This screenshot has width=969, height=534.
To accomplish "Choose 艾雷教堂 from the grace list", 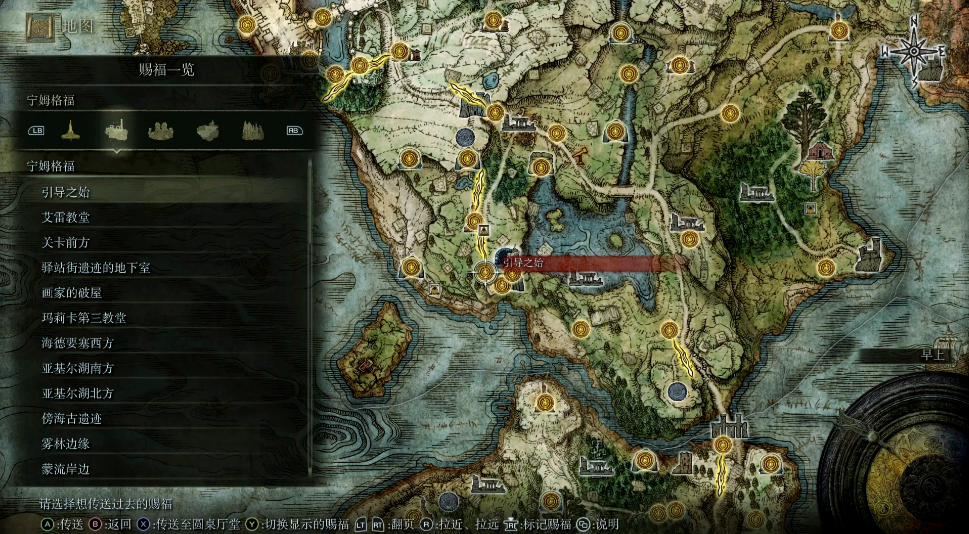I will (160, 217).
